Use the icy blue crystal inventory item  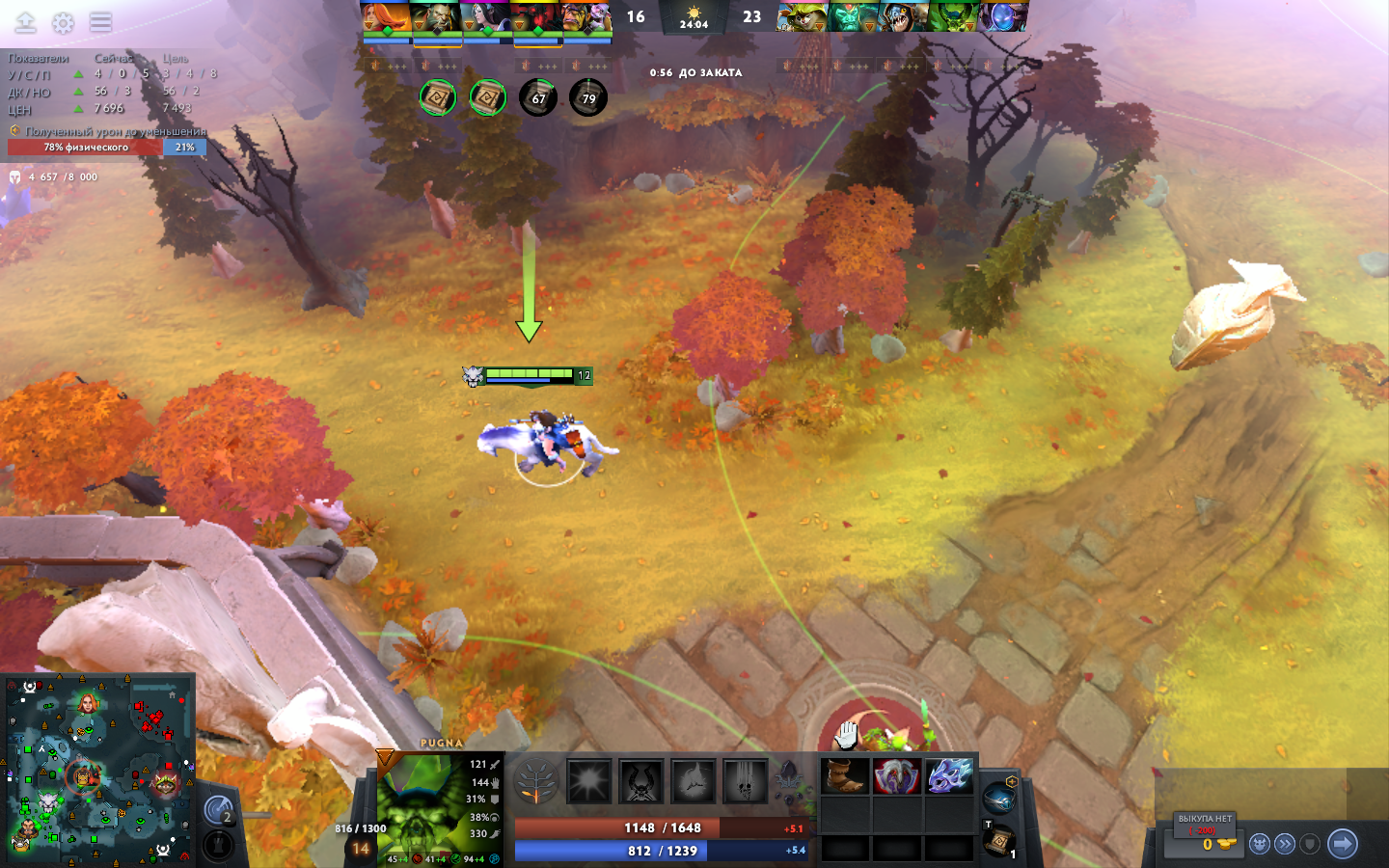click(x=949, y=776)
